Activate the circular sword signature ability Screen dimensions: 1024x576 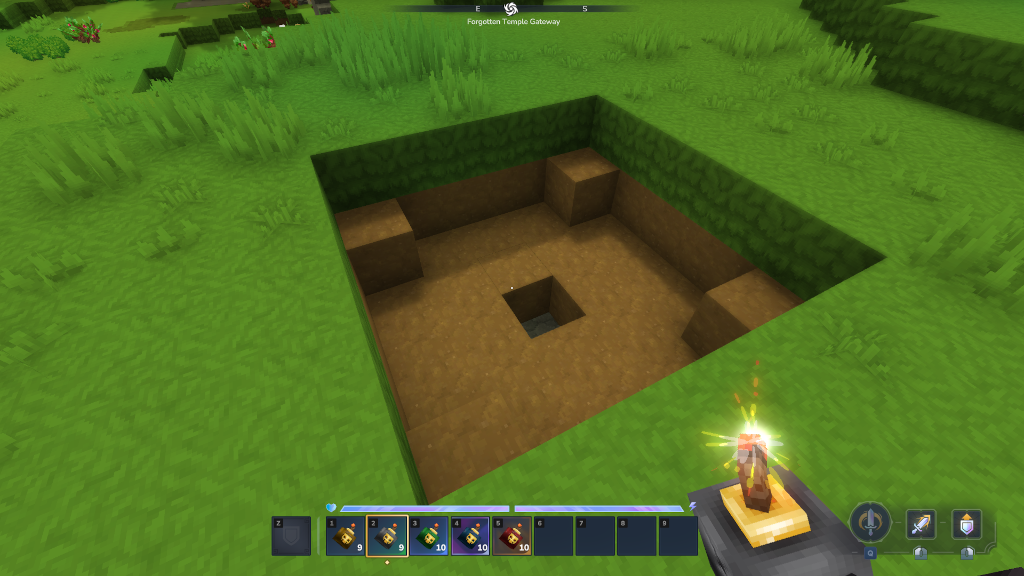tap(870, 522)
